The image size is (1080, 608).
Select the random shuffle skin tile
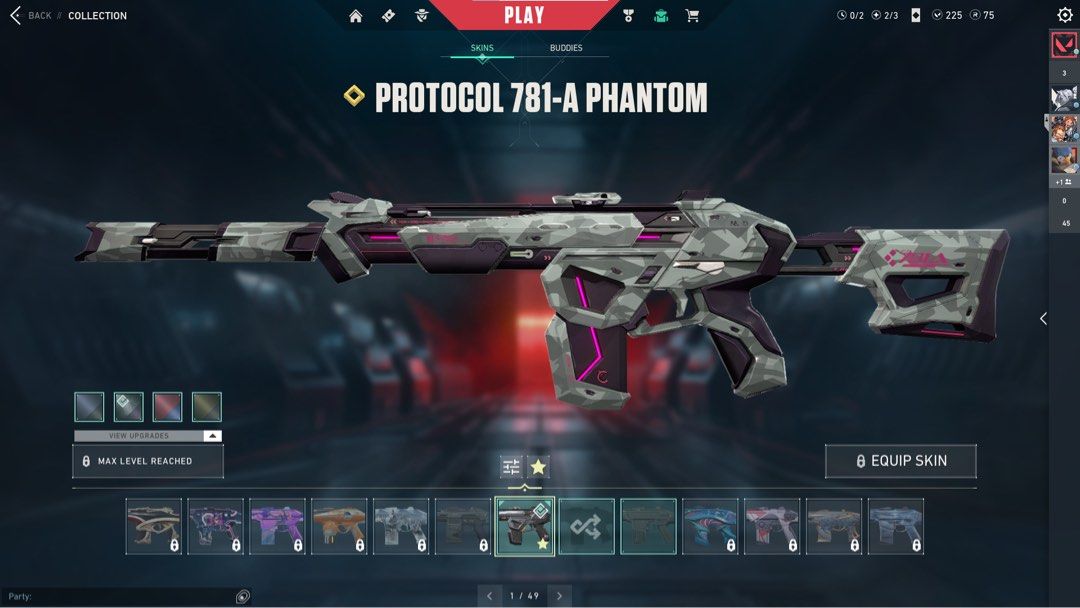click(586, 527)
